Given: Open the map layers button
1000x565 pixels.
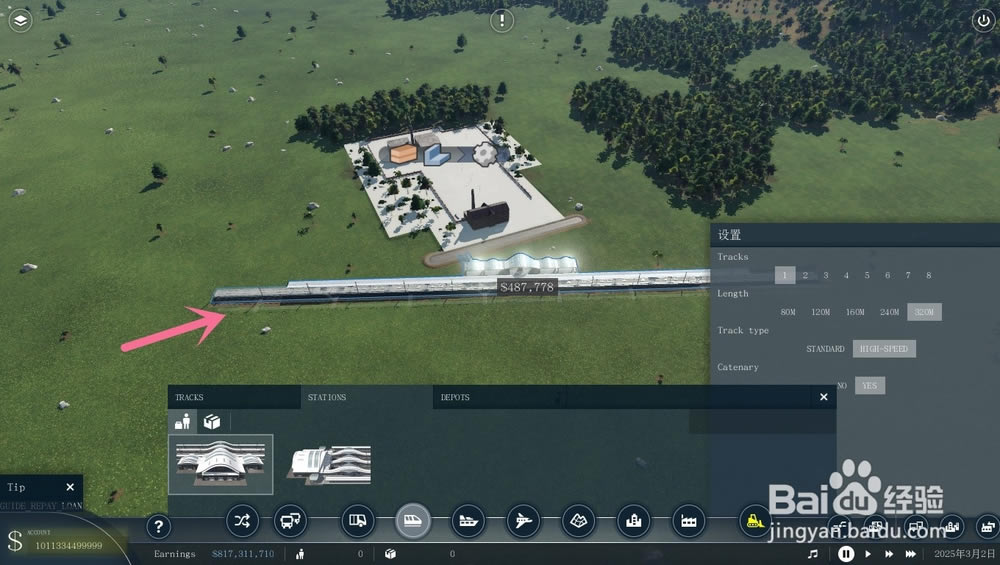Looking at the screenshot, I should click(x=20, y=20).
